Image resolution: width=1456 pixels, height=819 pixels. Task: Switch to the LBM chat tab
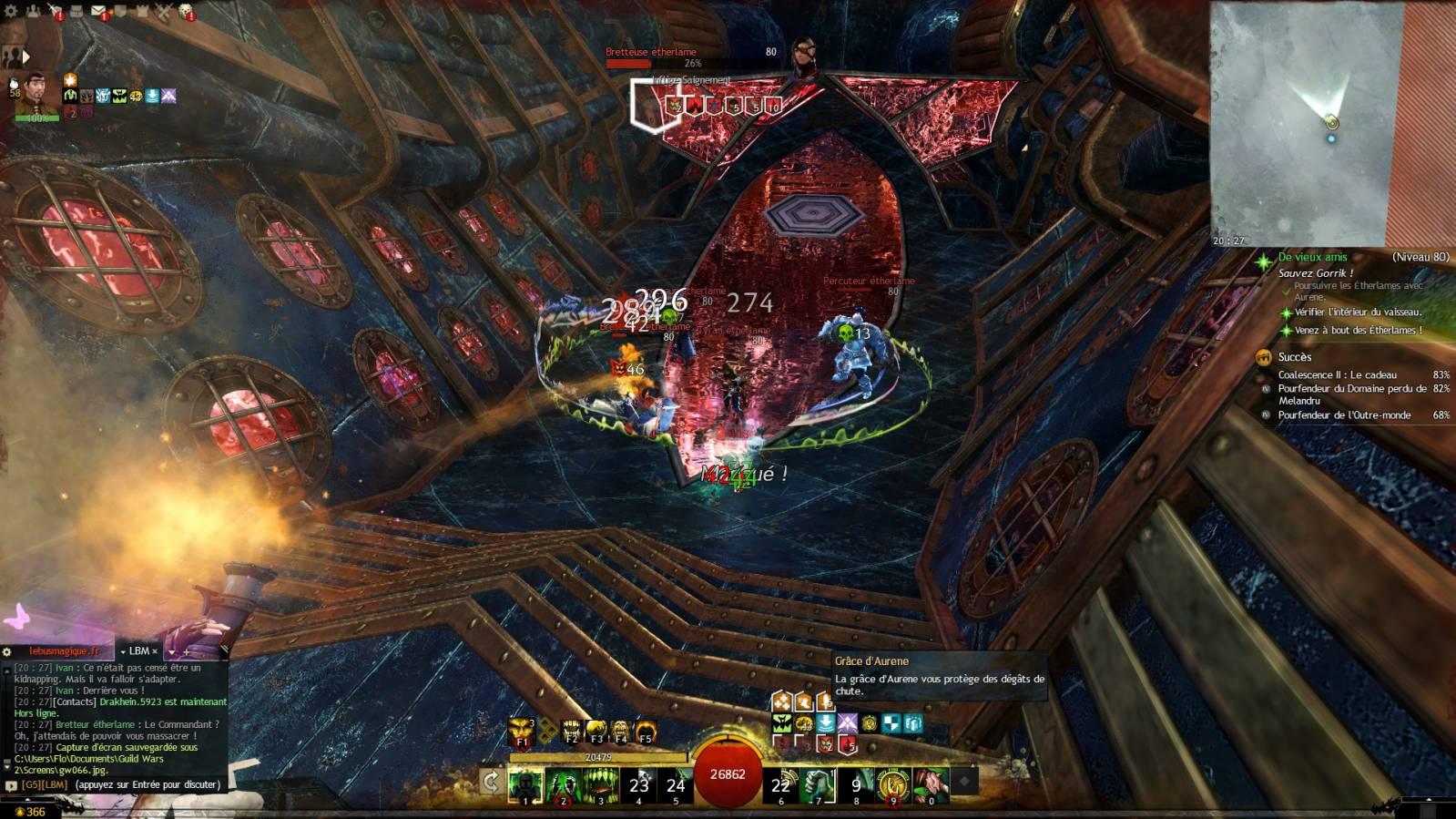pos(138,651)
